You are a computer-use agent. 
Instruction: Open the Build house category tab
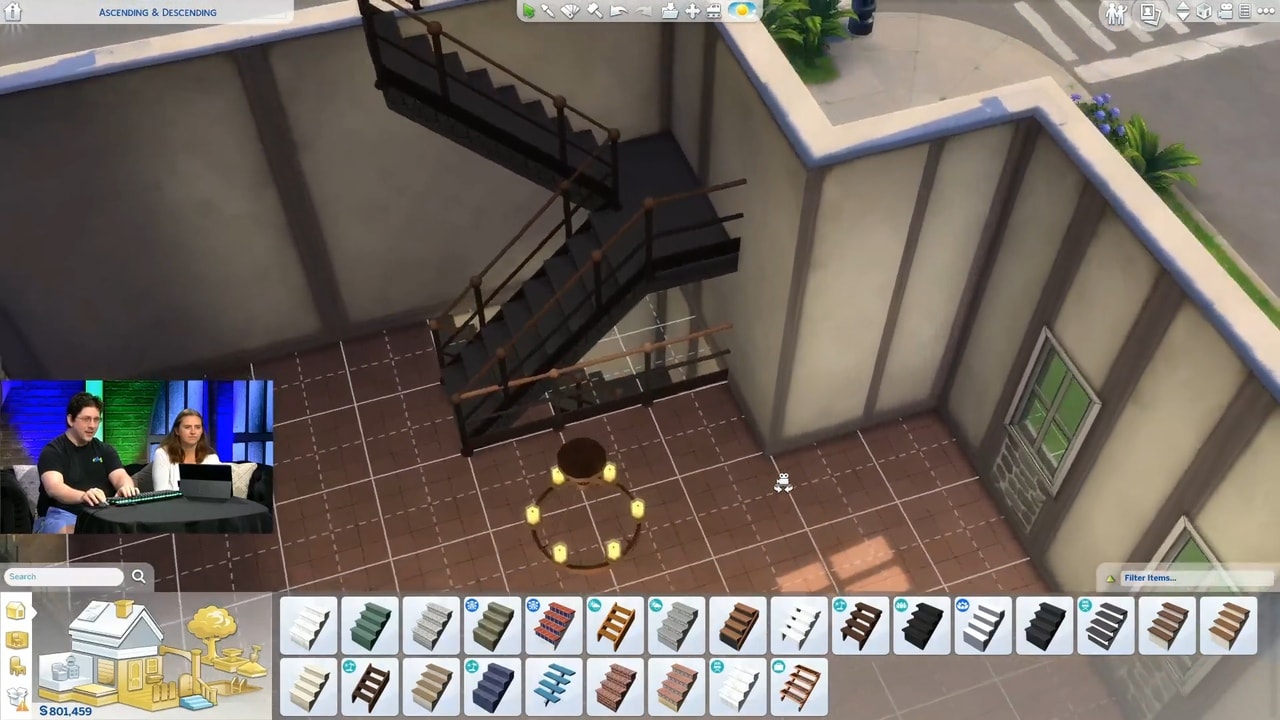click(x=16, y=612)
